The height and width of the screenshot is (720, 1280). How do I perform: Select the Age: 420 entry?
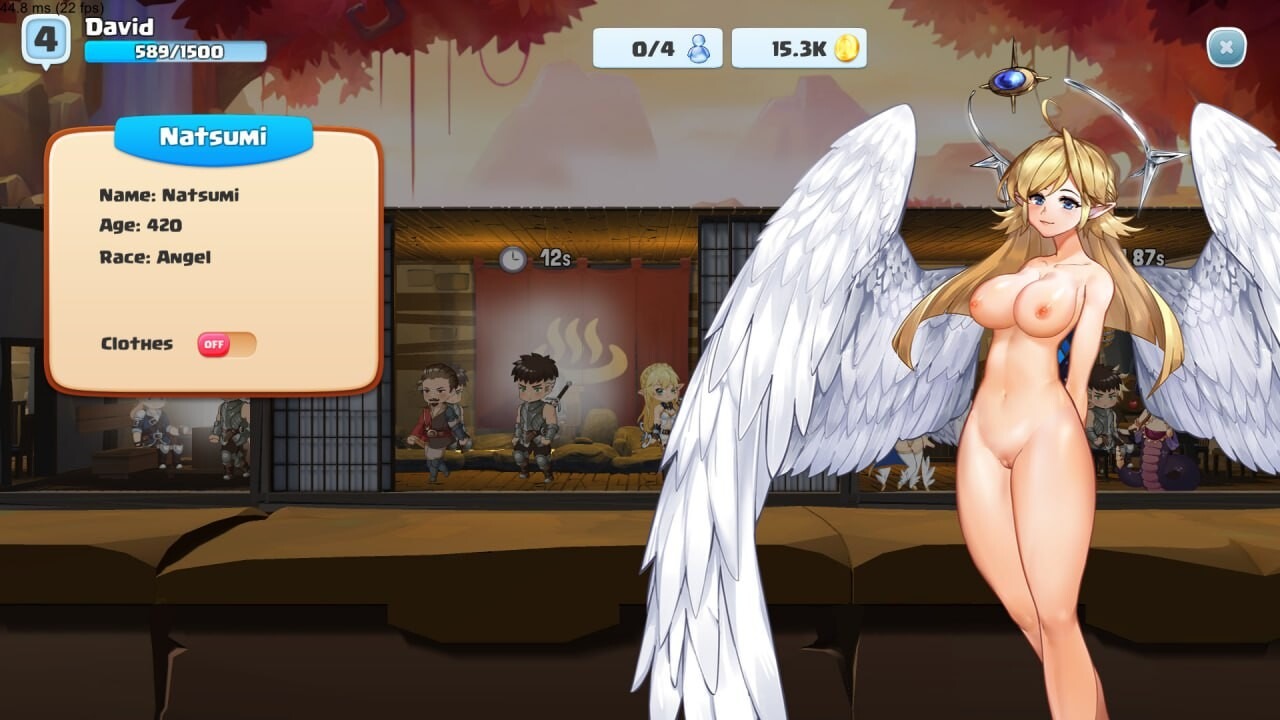pyautogui.click(x=139, y=226)
